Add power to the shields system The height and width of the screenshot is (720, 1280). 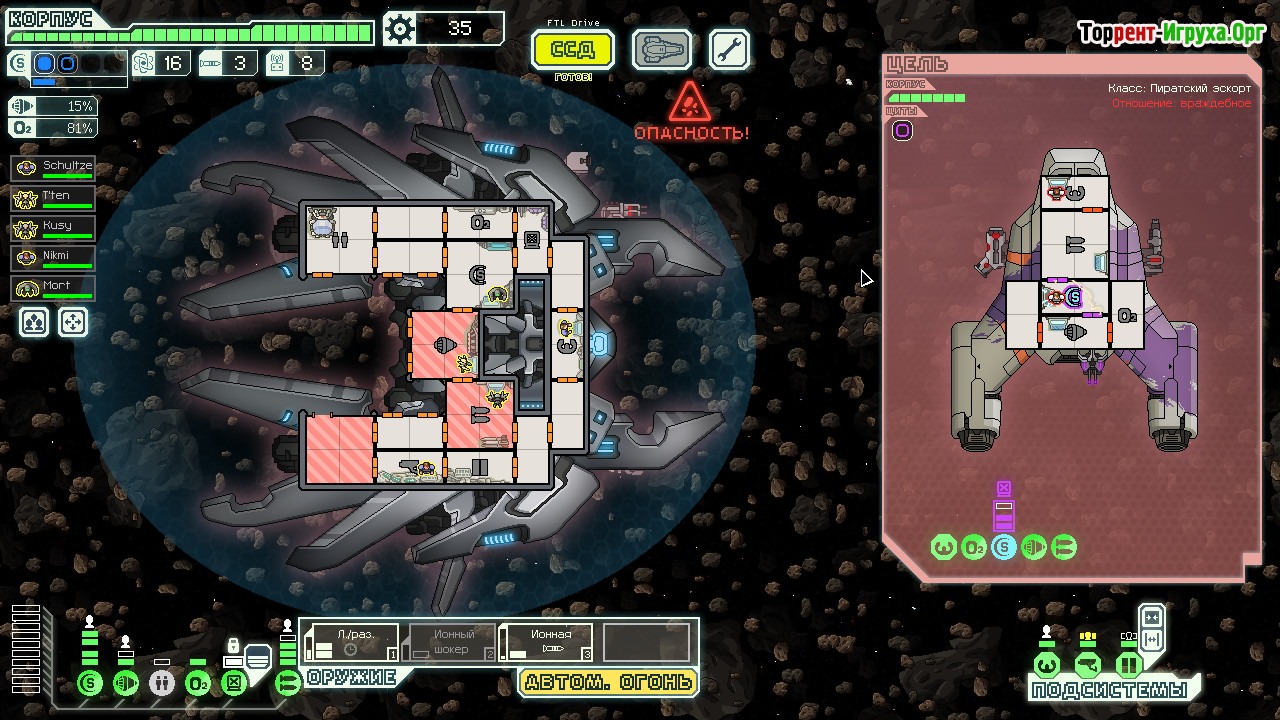coord(90,684)
